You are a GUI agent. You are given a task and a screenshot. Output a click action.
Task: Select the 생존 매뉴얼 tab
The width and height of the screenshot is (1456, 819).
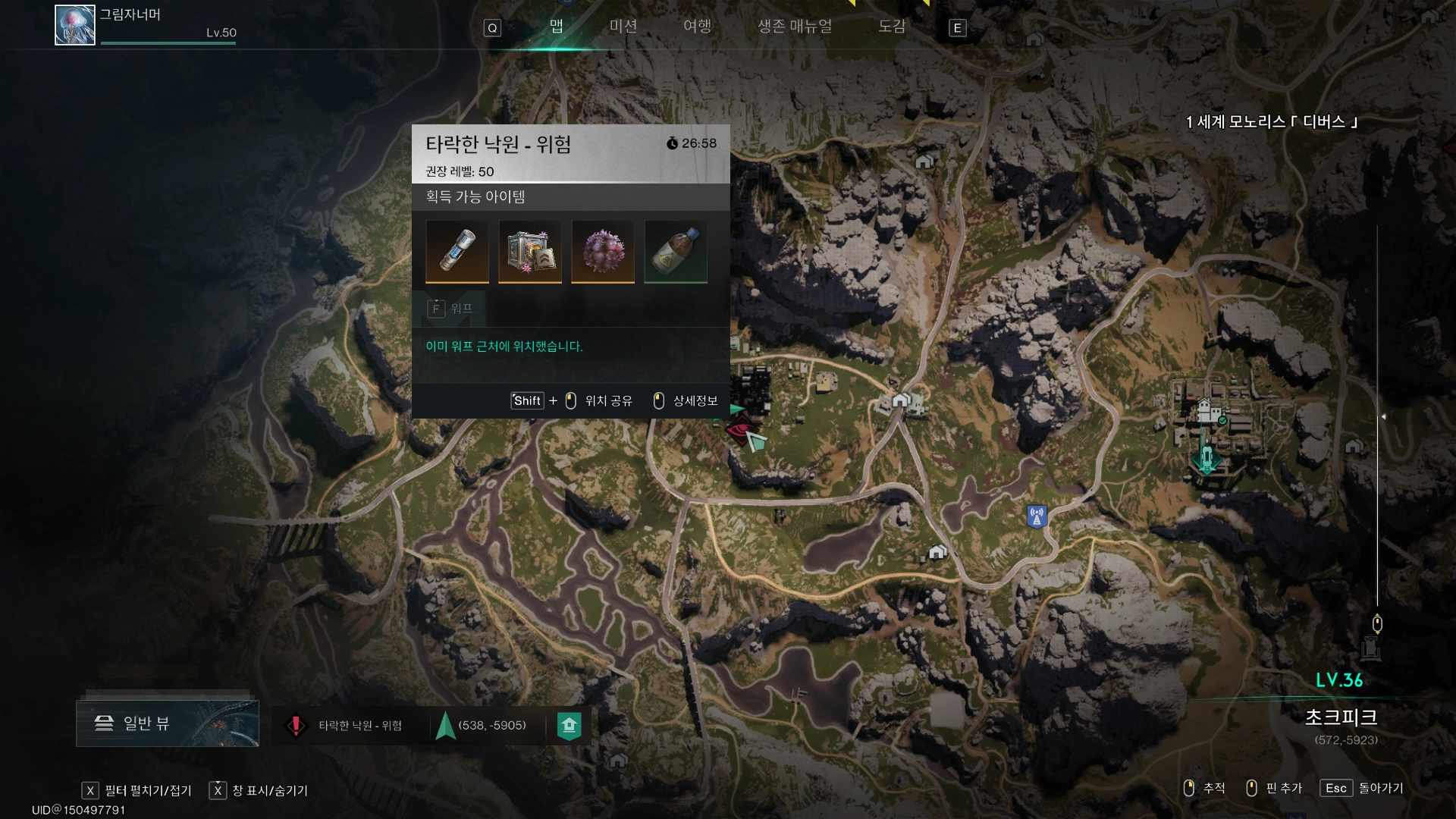(795, 27)
